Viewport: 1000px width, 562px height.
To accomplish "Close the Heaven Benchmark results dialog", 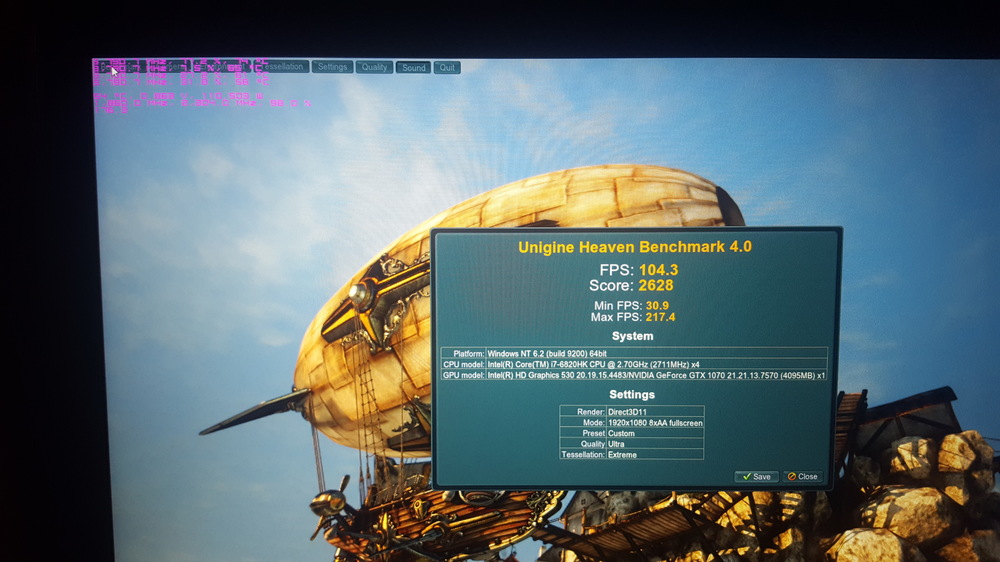I will [802, 476].
